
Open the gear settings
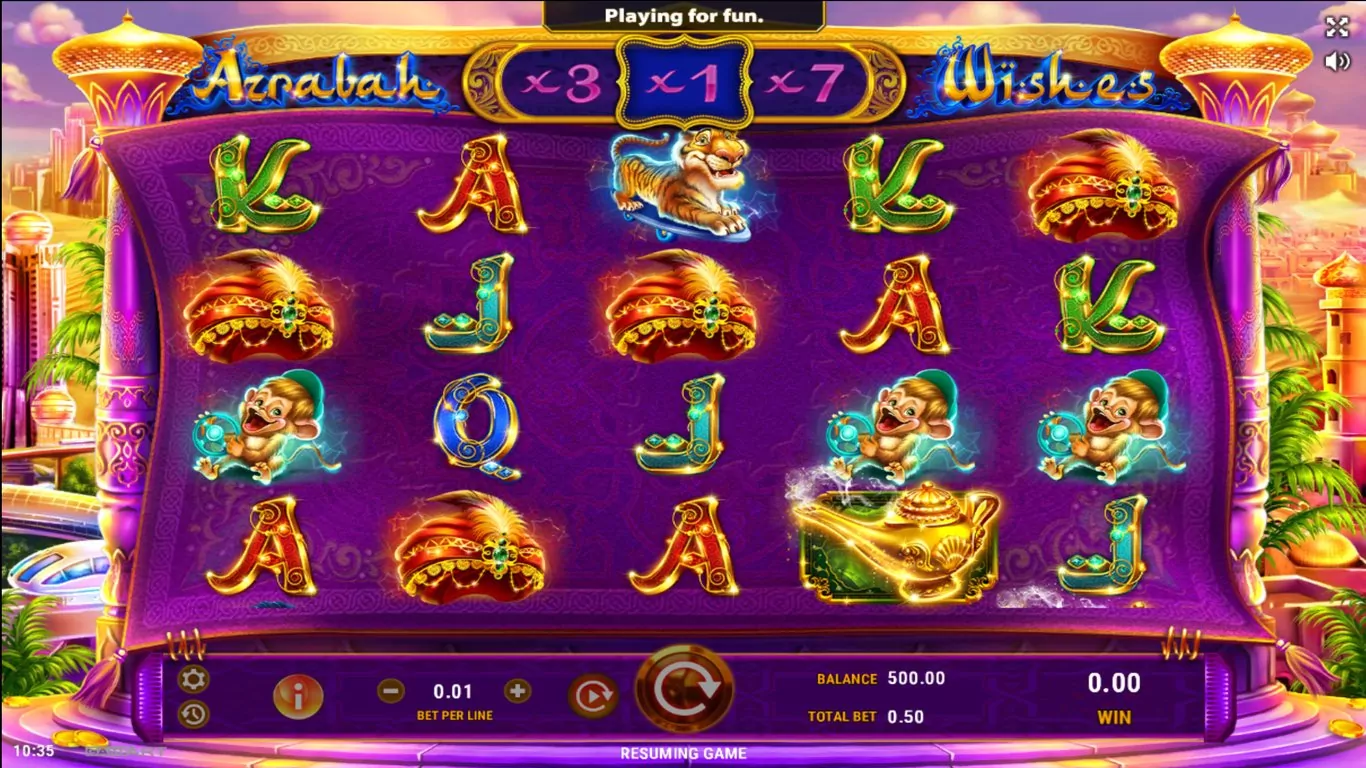193,680
